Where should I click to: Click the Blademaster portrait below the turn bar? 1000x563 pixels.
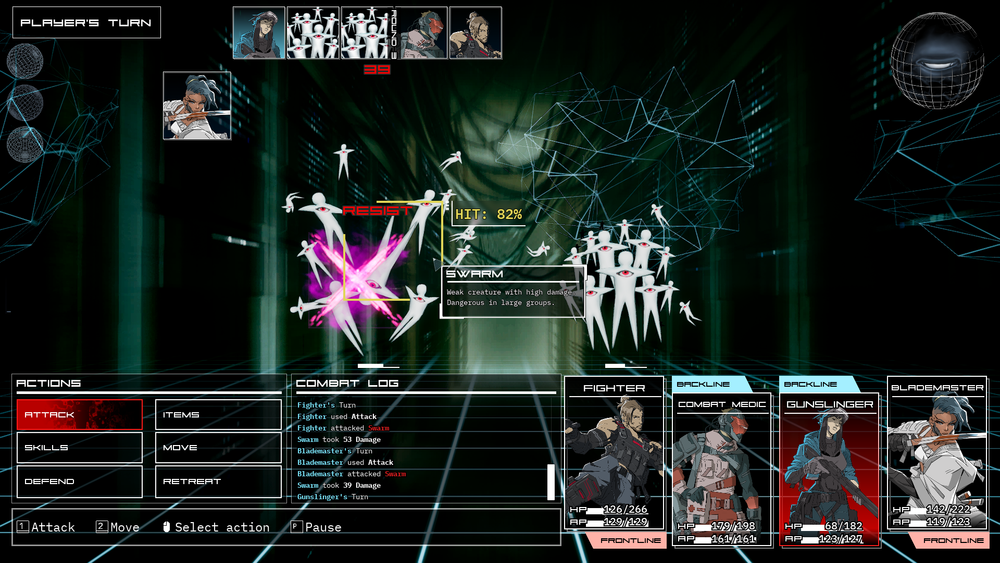coord(197,105)
